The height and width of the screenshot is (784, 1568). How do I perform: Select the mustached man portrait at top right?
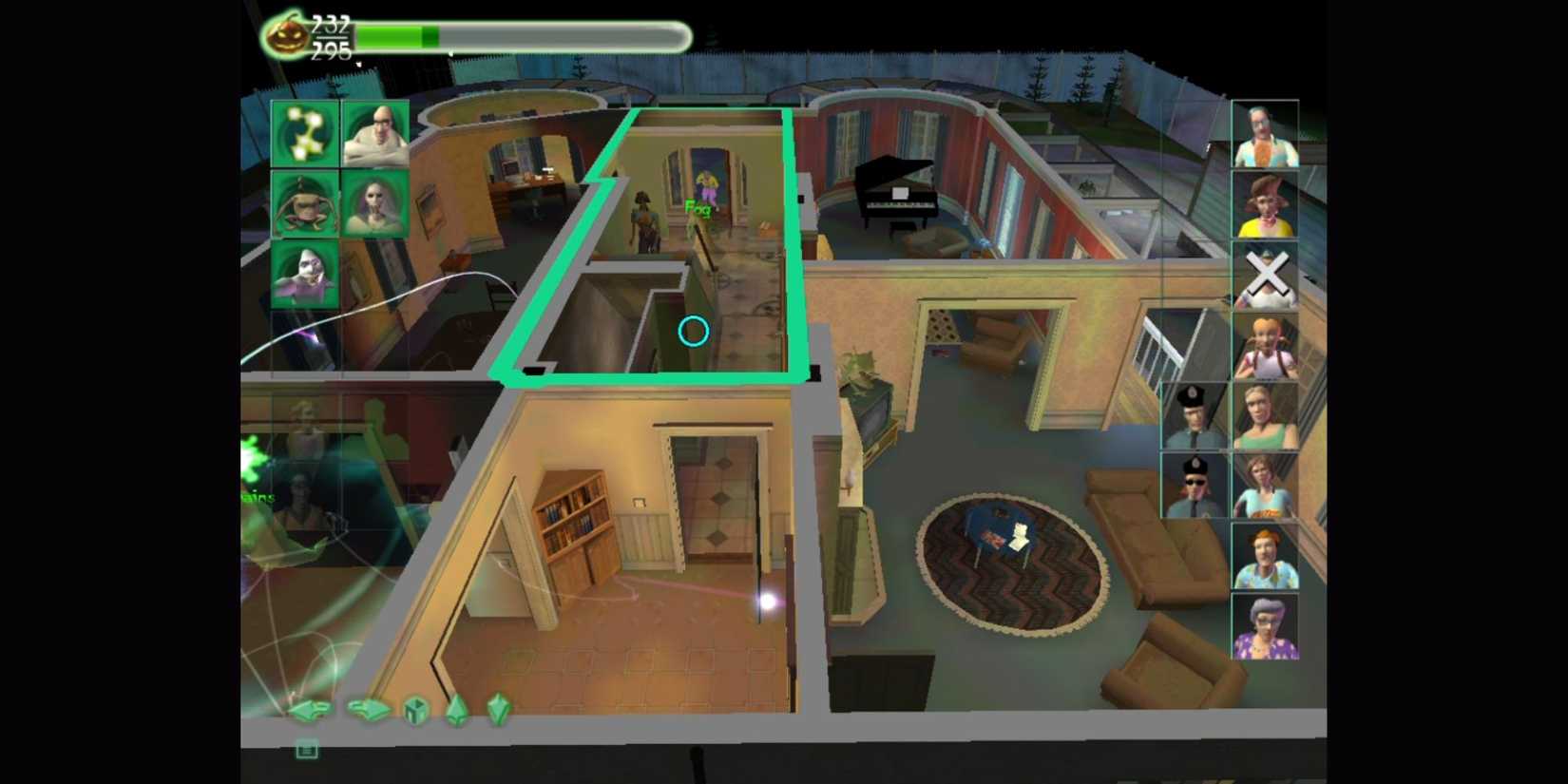tap(1266, 133)
